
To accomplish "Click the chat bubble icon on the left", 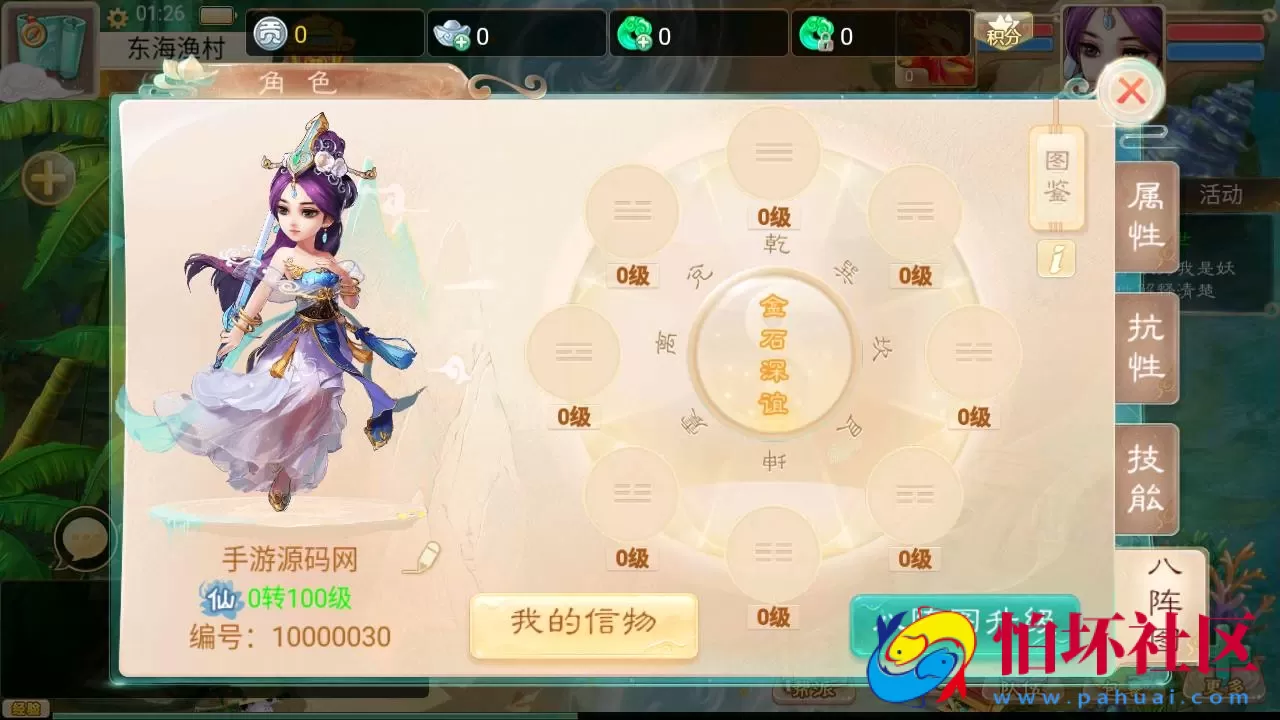I will point(82,536).
